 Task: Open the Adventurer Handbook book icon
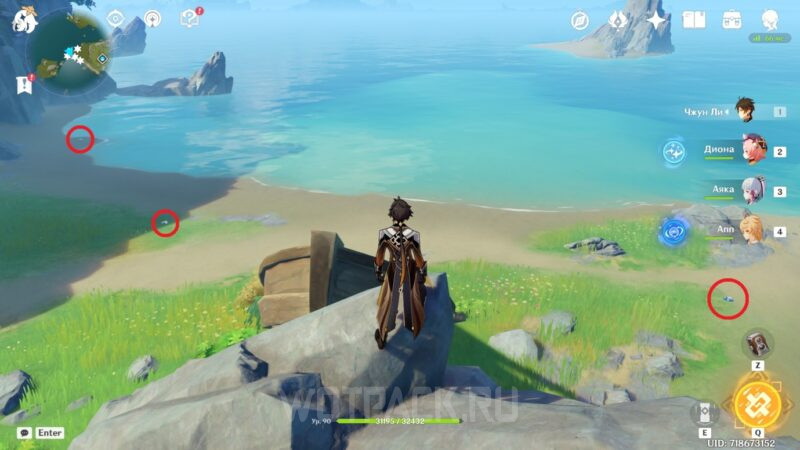694,20
